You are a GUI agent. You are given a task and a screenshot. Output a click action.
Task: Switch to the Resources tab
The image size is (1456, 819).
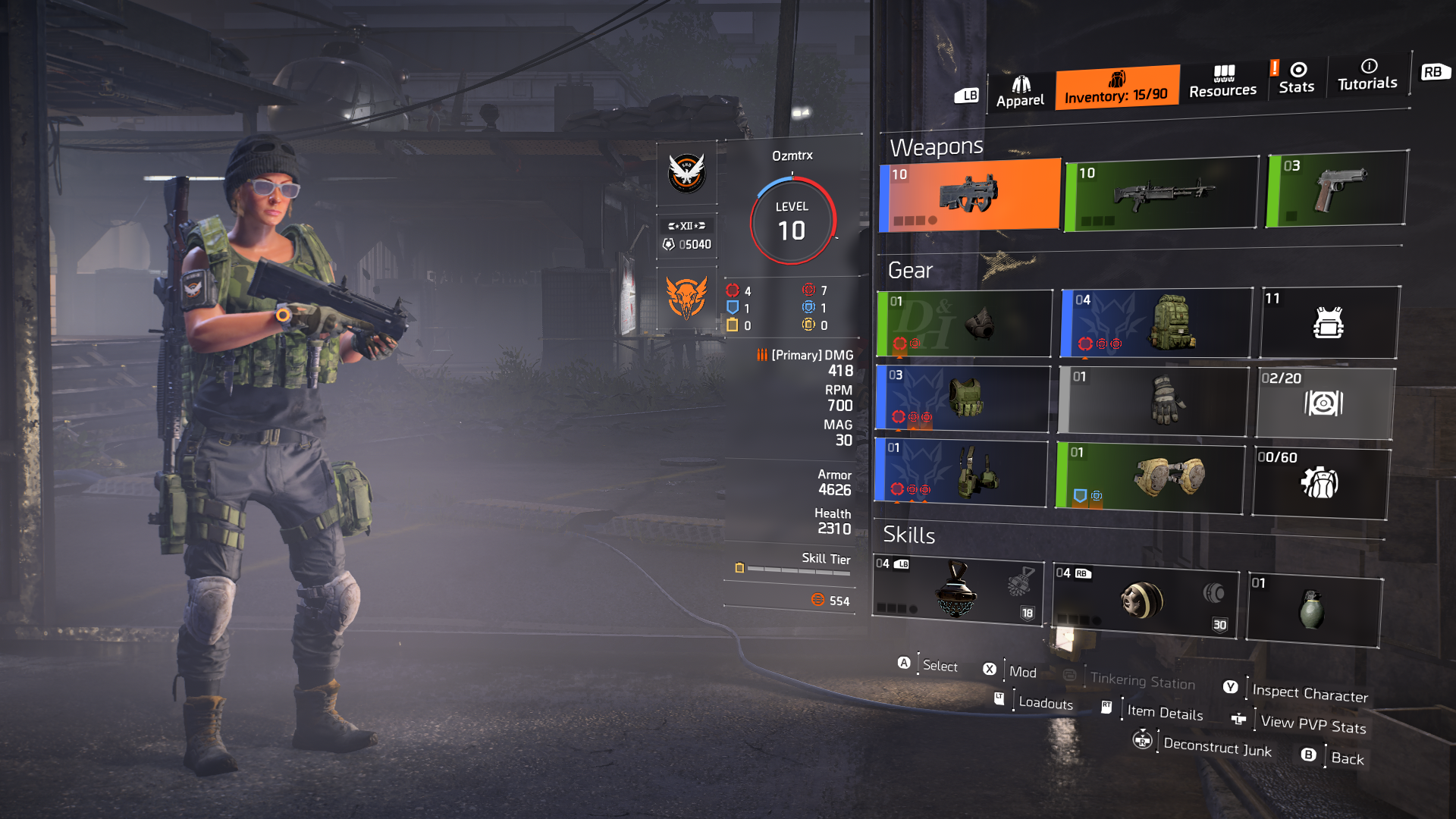(1222, 82)
